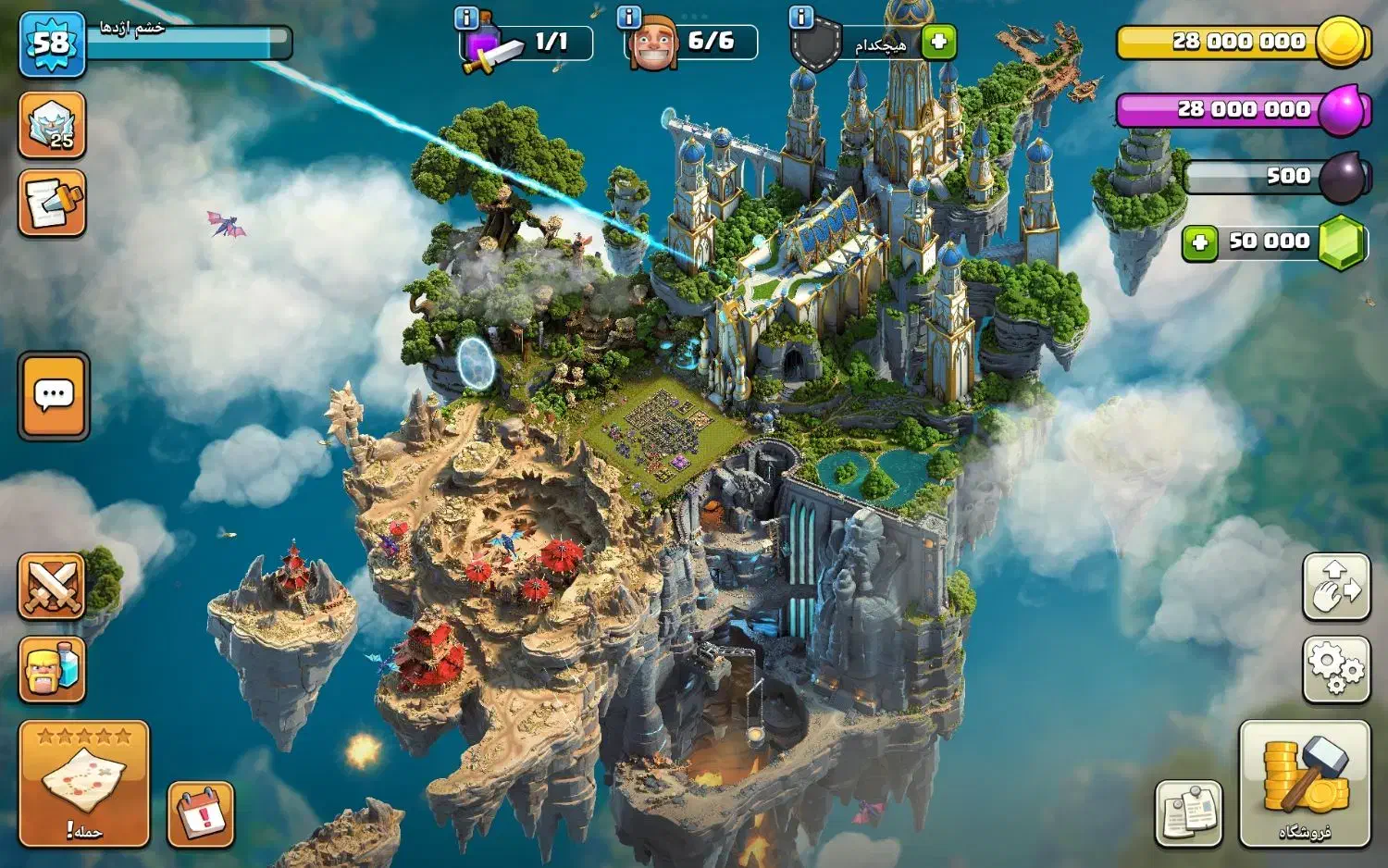Show info for the 1/1 sword potion
Screen dimensions: 1388x868
click(x=467, y=18)
